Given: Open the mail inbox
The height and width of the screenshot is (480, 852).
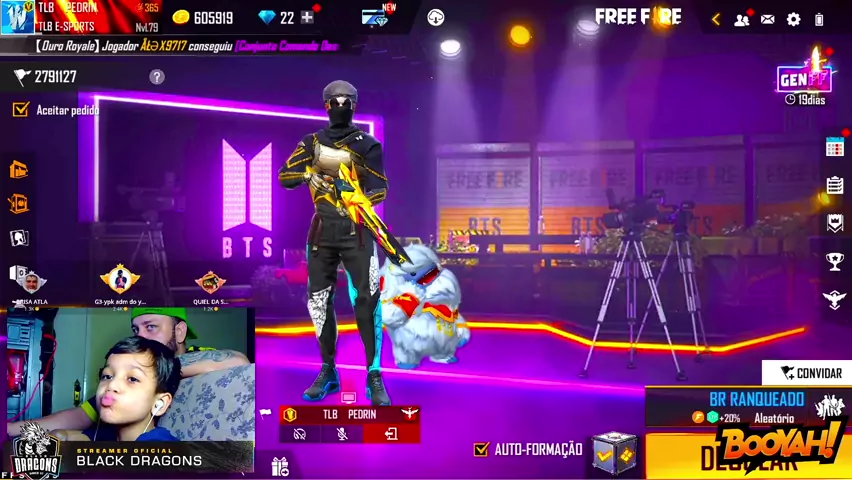Looking at the screenshot, I should point(768,19).
